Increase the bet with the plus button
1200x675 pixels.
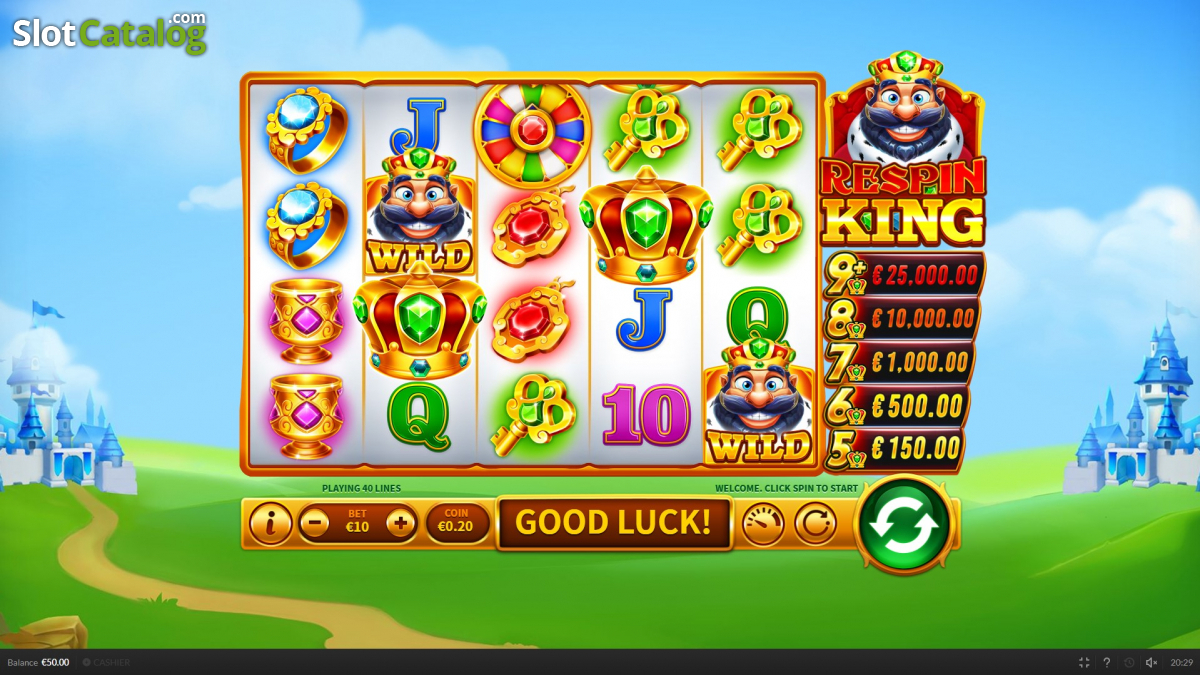(401, 522)
